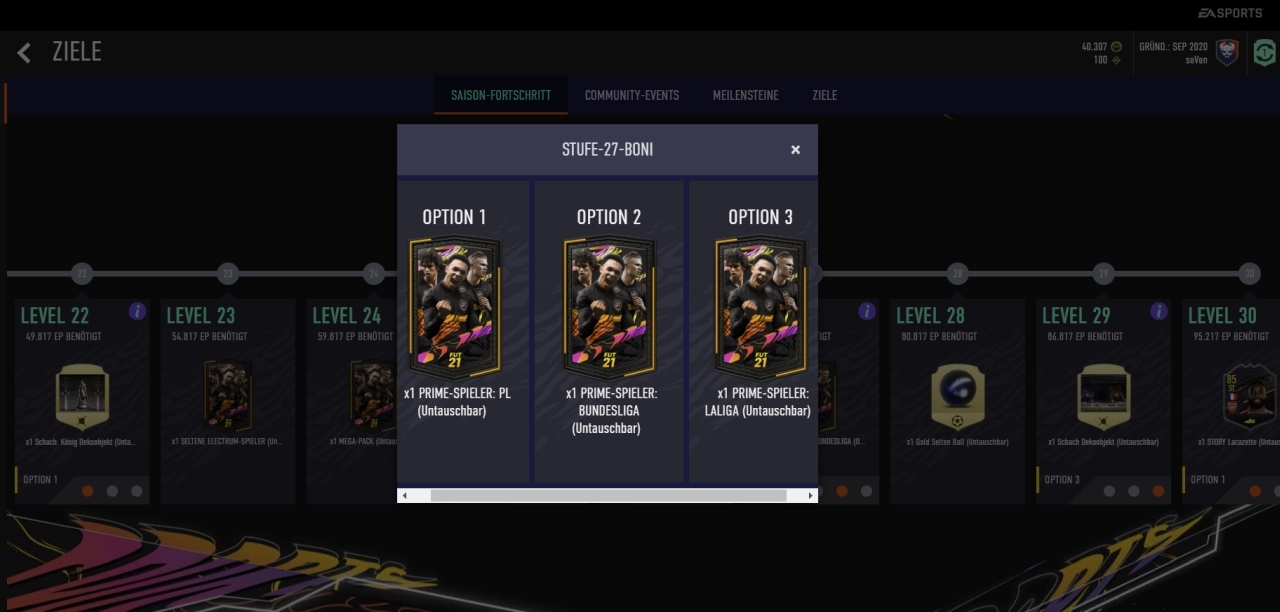
Task: Open the Ziele tab
Action: (x=824, y=95)
